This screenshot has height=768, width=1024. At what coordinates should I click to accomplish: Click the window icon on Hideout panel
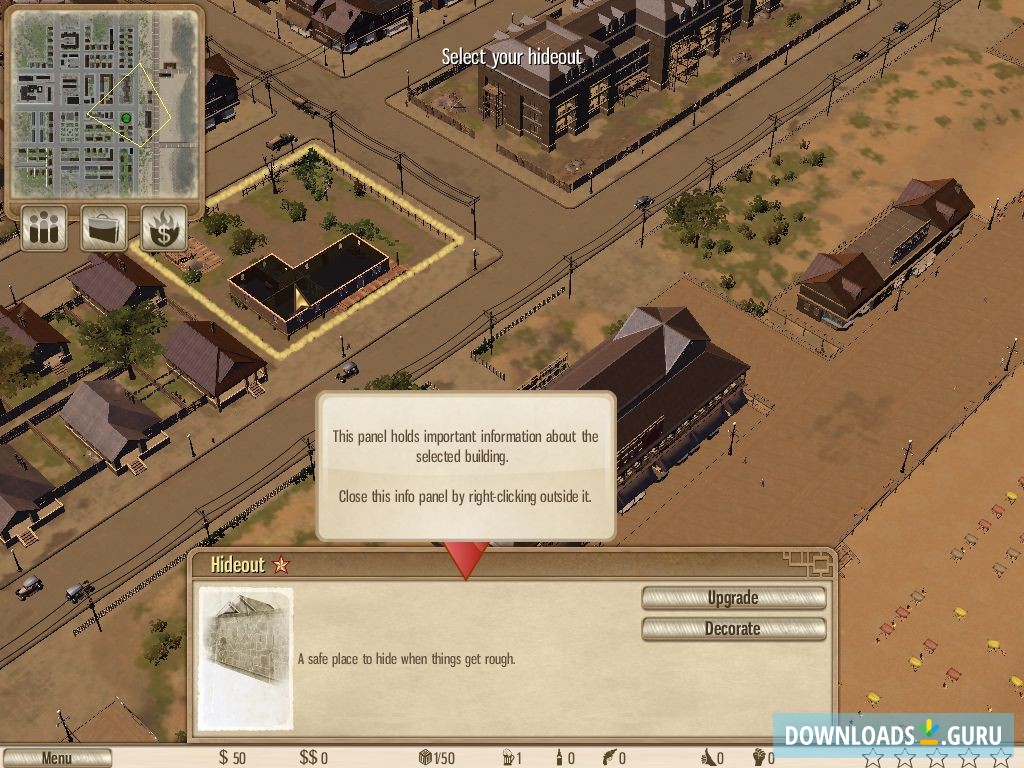[808, 563]
